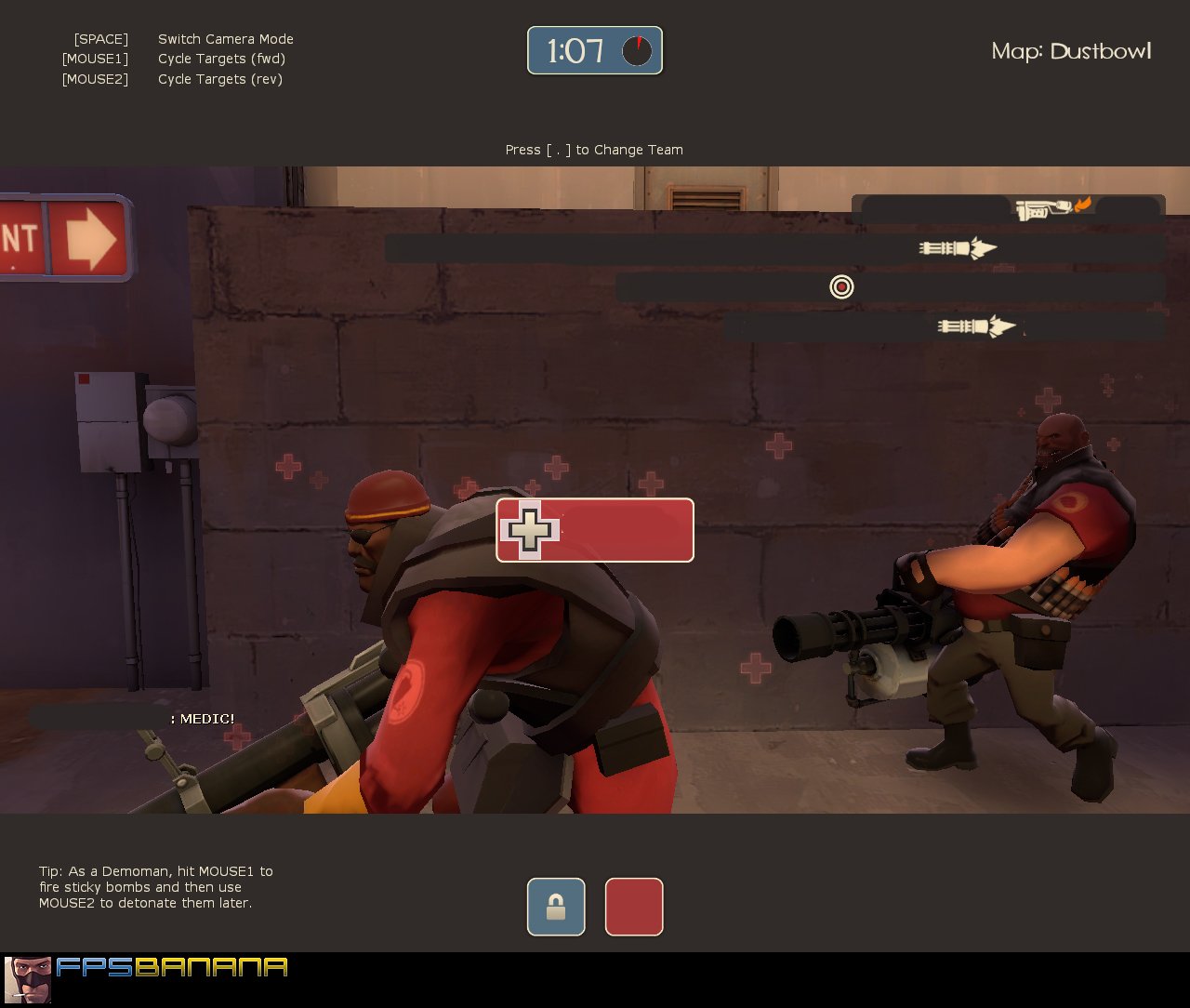
Task: Click the padlock icon on the blue button
Action: 556,907
